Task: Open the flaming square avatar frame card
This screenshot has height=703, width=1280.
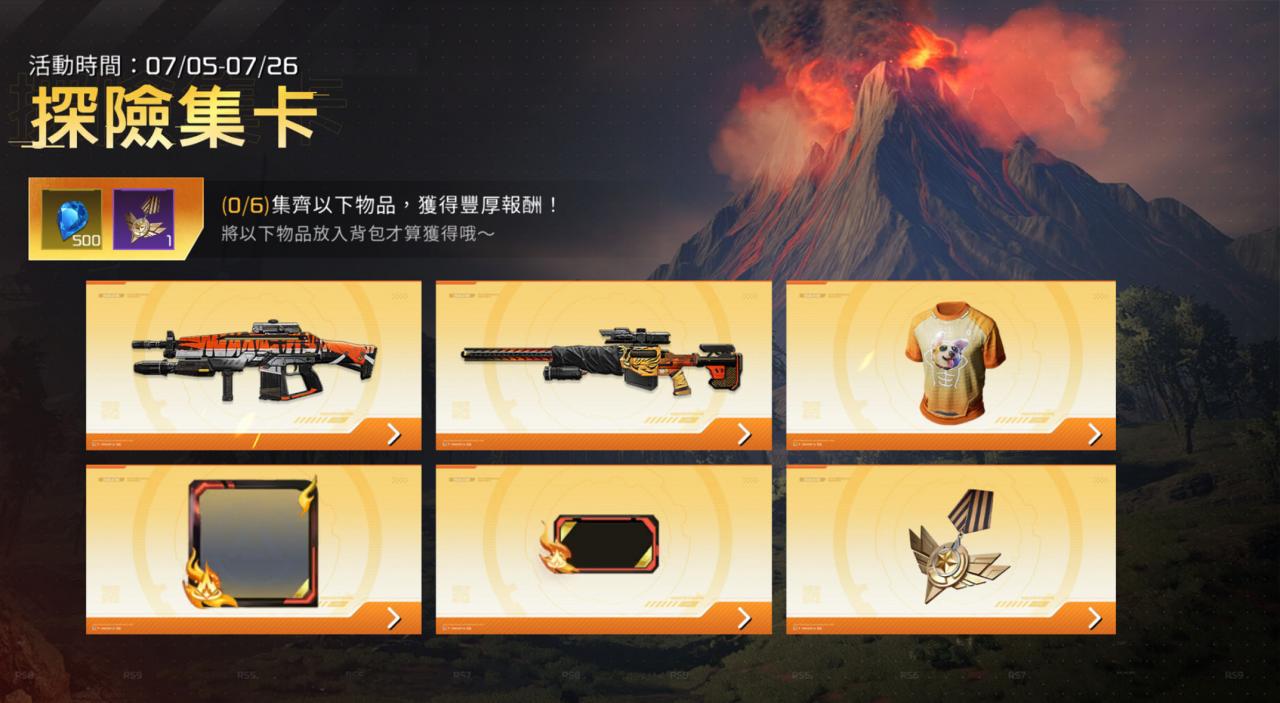Action: coord(253,549)
